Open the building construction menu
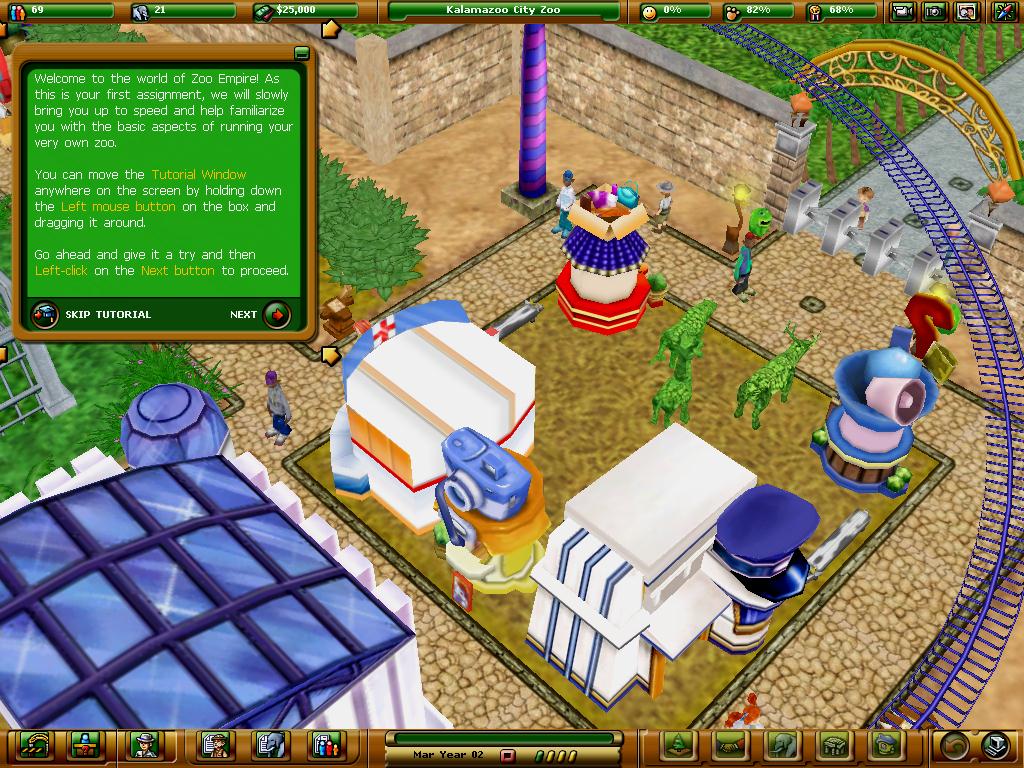The width and height of the screenshot is (1024, 768). [x=886, y=745]
